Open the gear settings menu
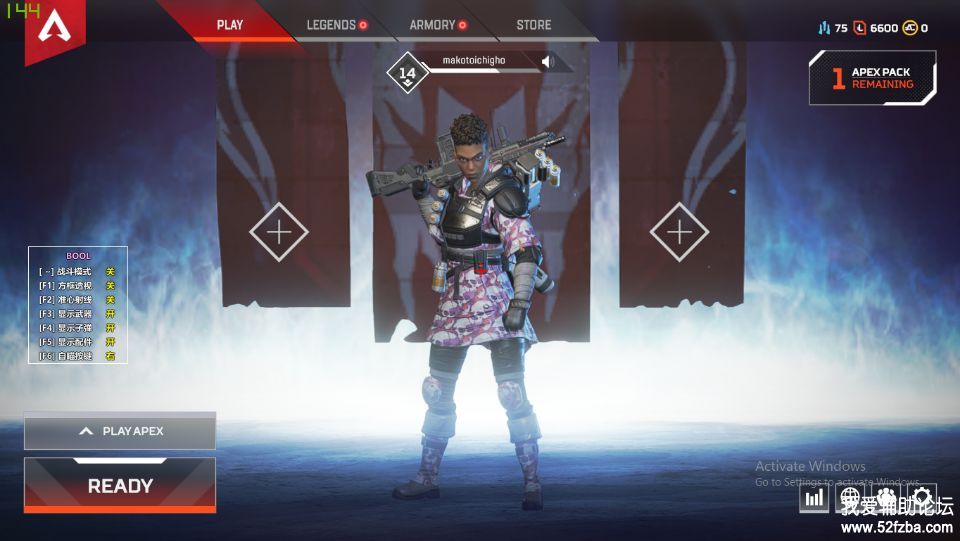This screenshot has width=960, height=541. pyautogui.click(x=921, y=497)
